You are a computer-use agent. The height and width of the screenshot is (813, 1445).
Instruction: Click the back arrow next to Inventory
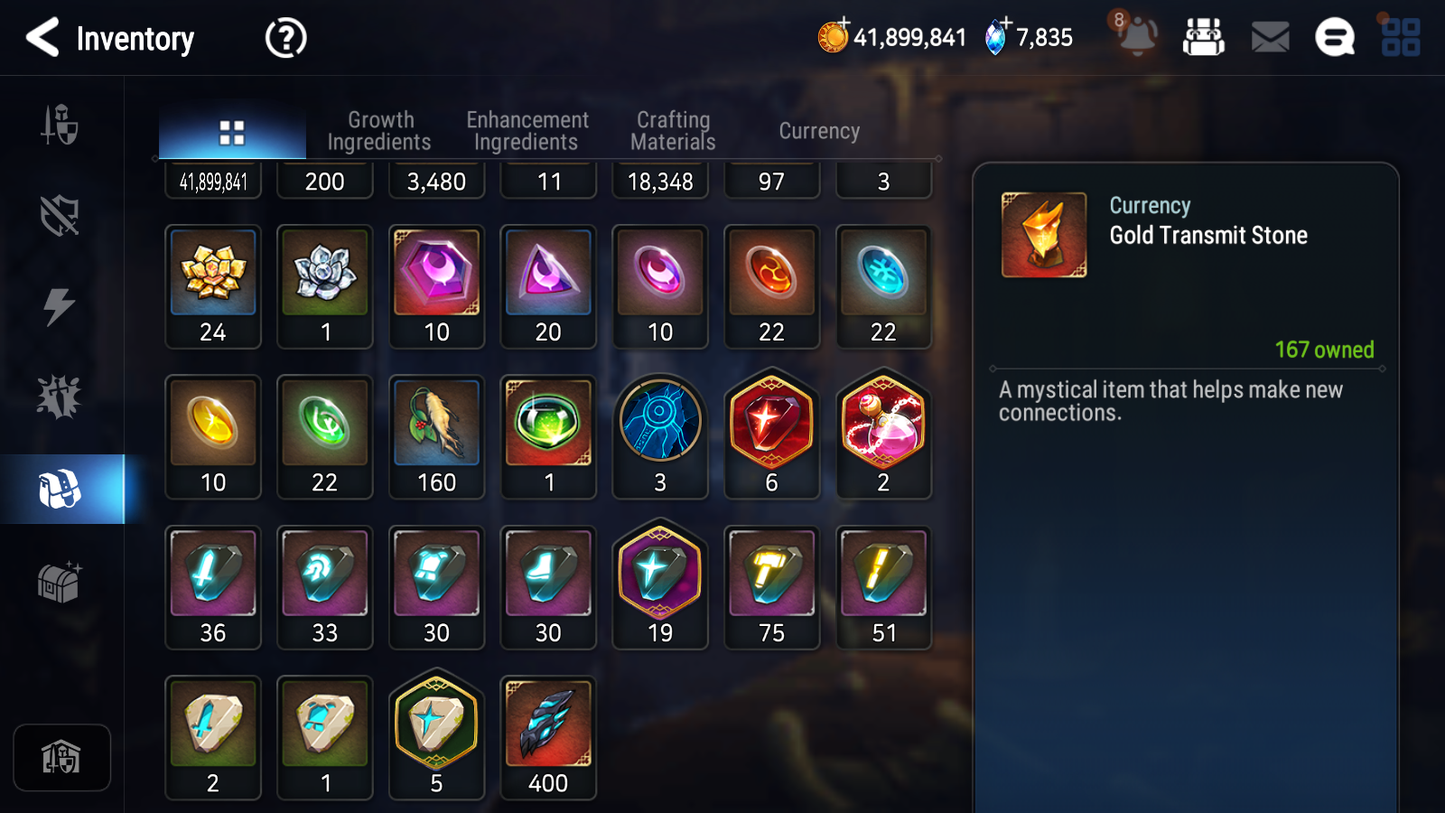click(43, 38)
